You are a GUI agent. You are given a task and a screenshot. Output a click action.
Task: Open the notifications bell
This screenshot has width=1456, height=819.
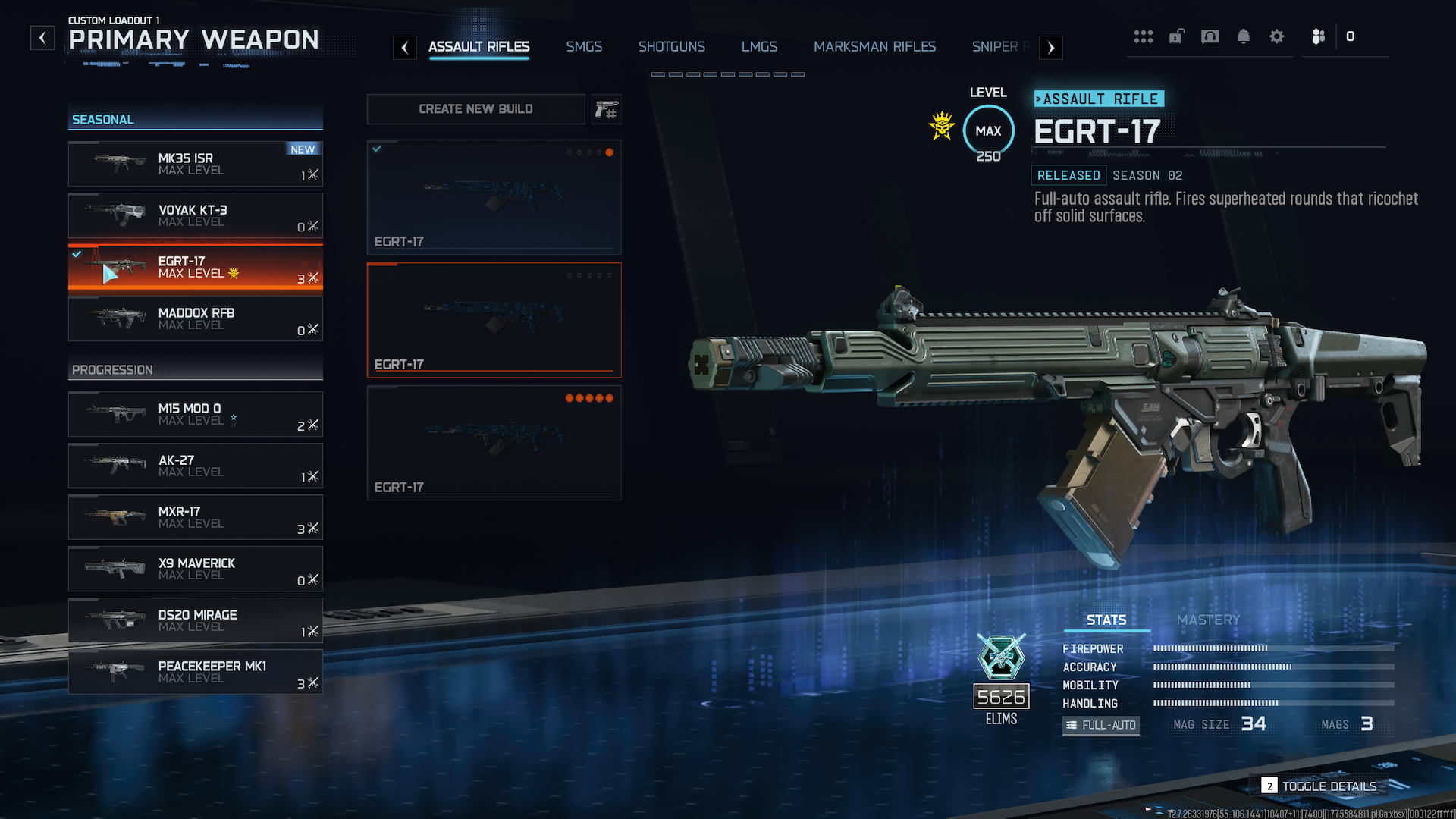point(1244,36)
